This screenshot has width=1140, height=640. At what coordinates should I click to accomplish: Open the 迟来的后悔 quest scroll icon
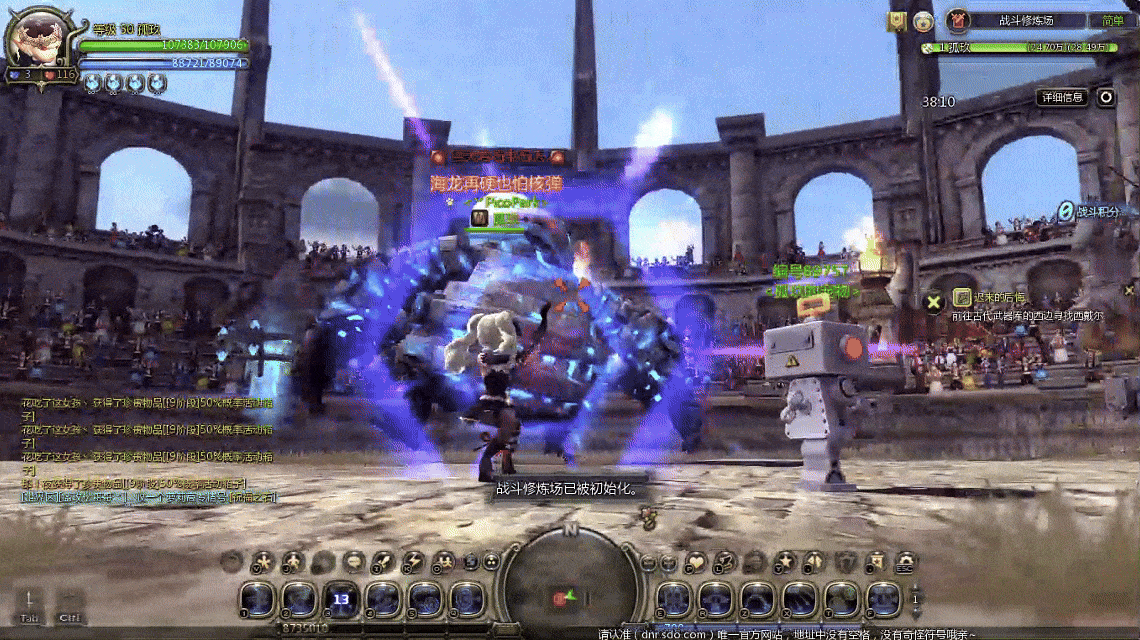click(x=961, y=297)
